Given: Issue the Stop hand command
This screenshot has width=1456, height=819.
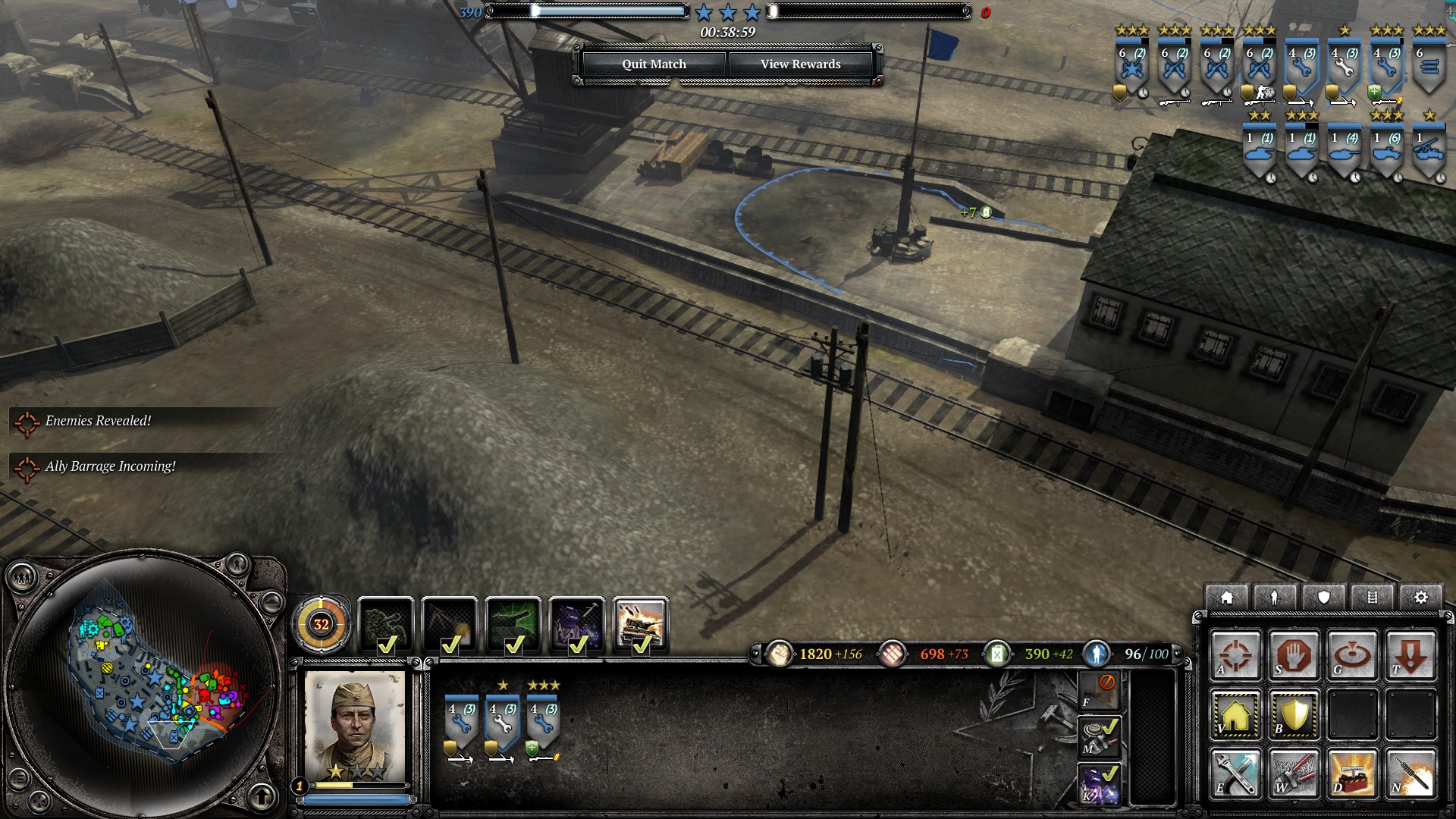Looking at the screenshot, I should click(1294, 655).
